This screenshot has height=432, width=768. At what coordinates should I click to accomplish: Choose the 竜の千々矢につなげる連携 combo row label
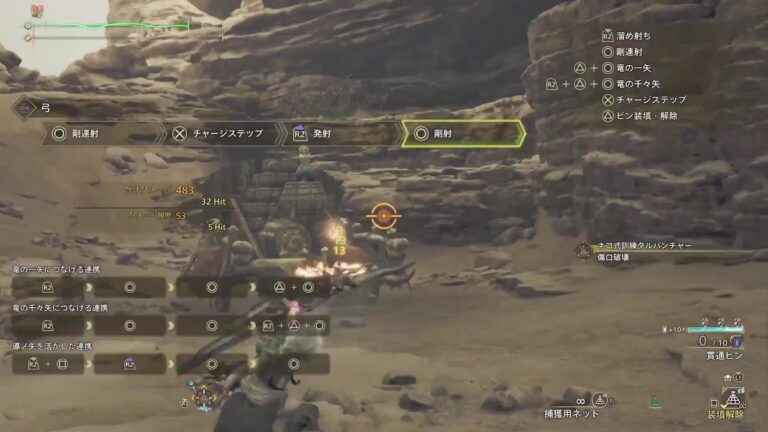tap(56, 309)
